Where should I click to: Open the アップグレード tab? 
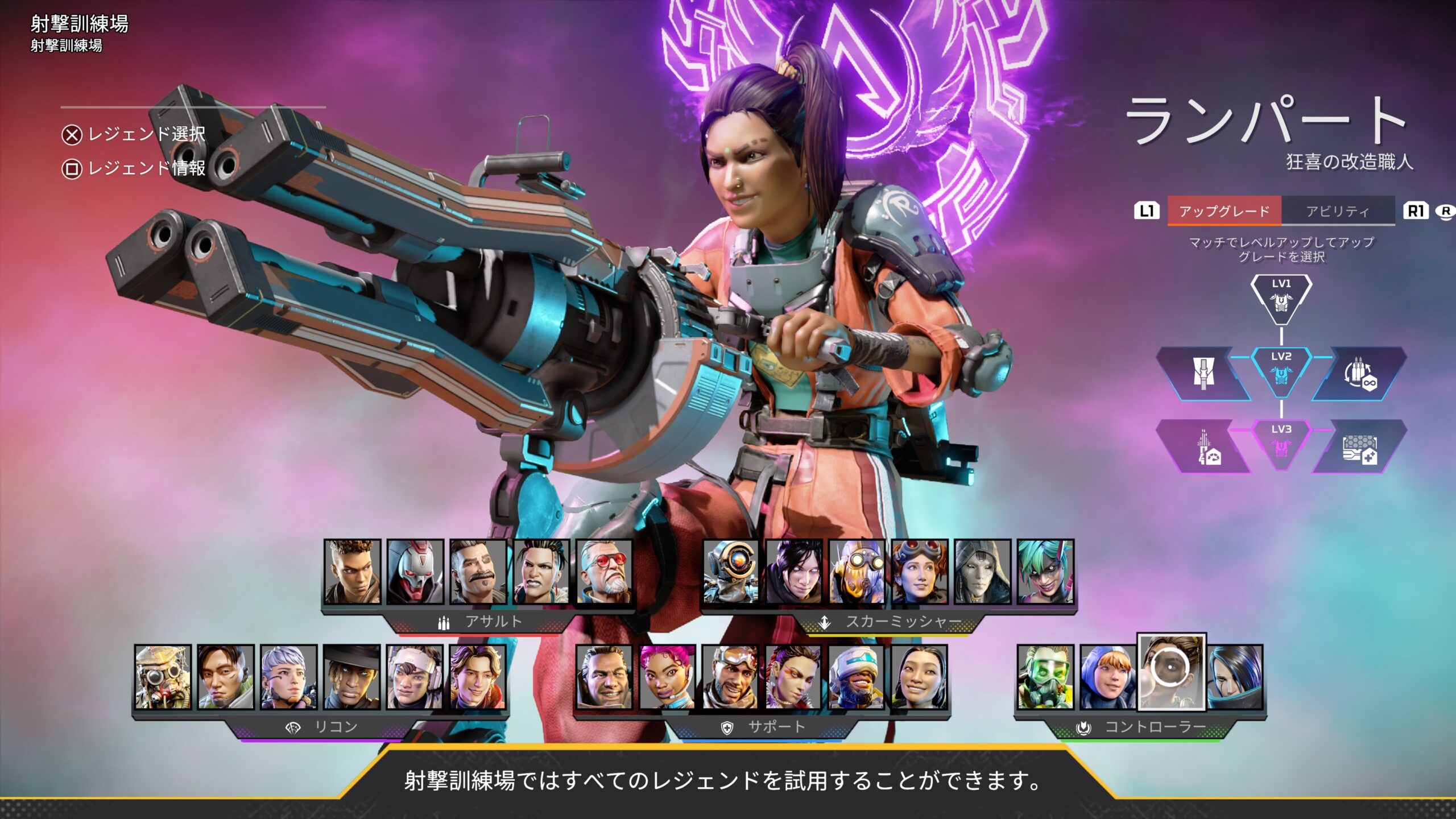1224,211
